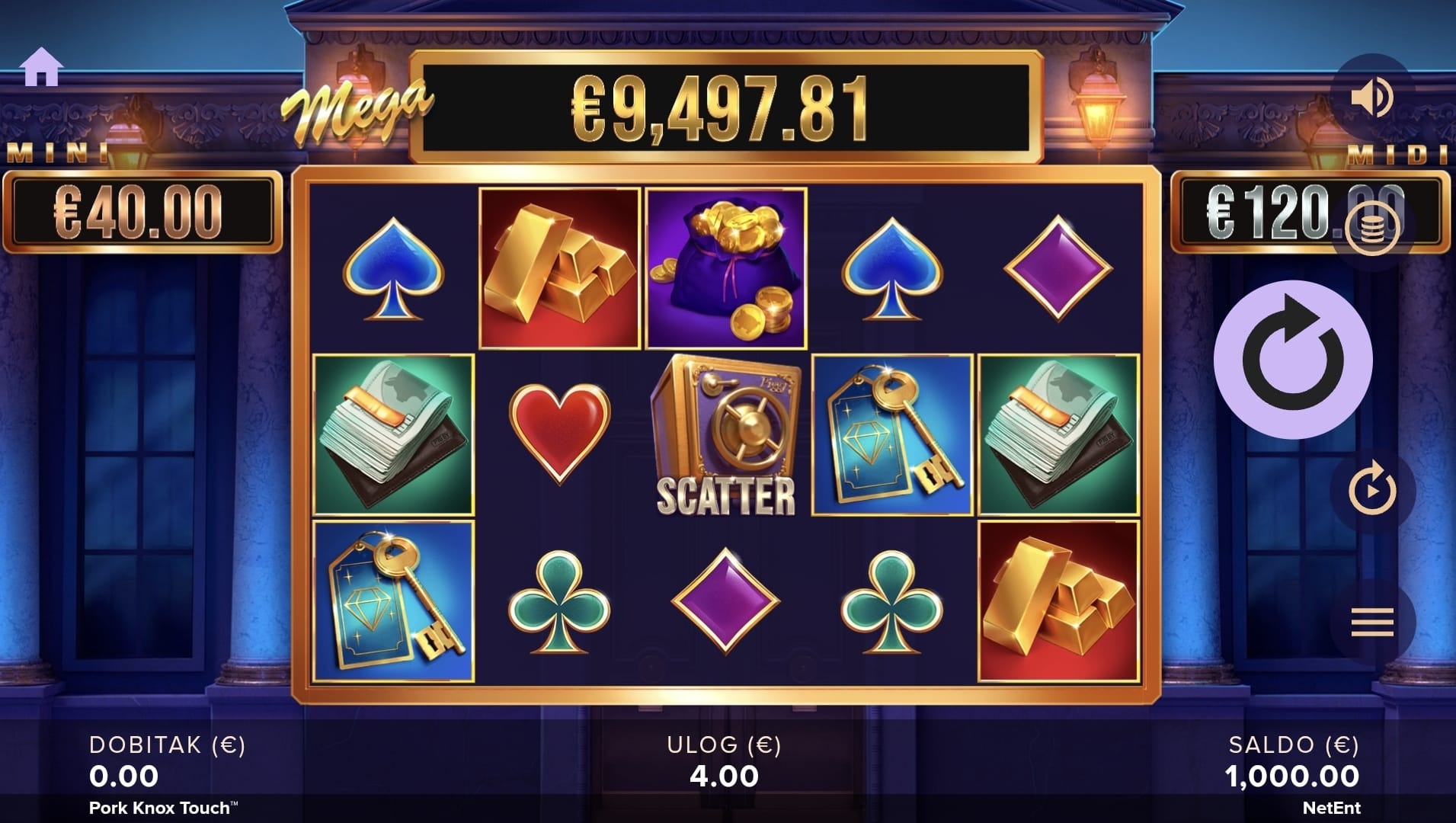Toggle the game sound

point(1371,97)
